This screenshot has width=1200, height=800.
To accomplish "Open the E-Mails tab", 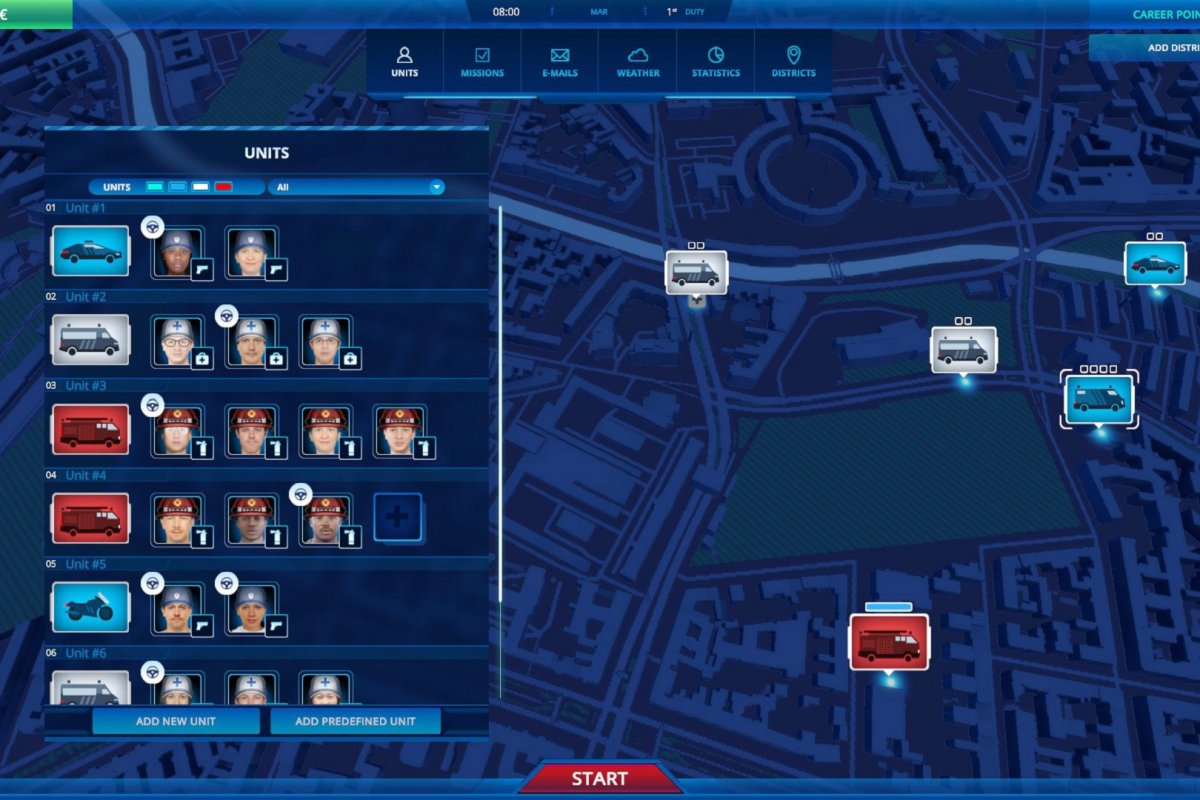I will (560, 61).
